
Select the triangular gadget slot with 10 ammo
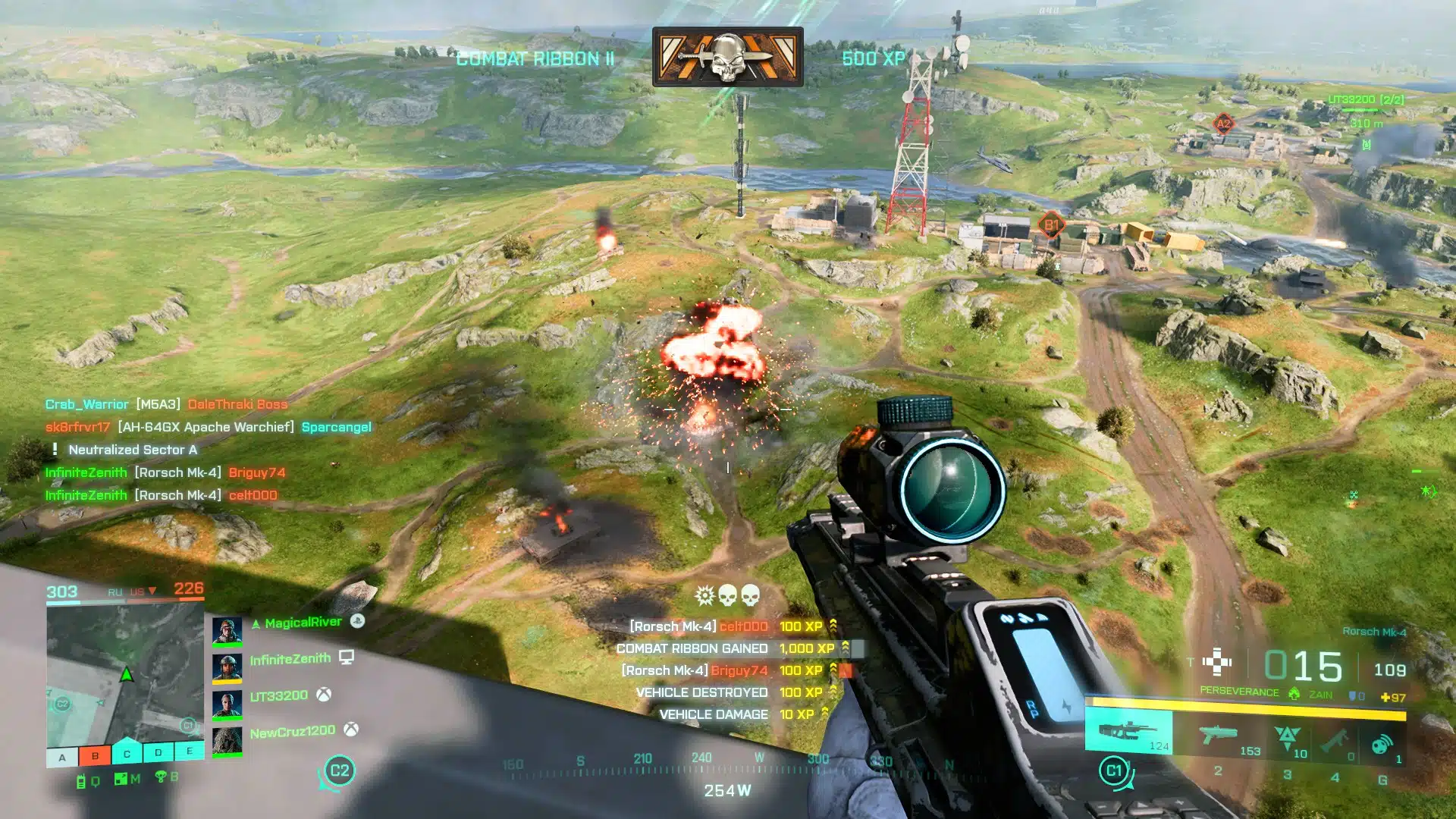pos(1287,738)
